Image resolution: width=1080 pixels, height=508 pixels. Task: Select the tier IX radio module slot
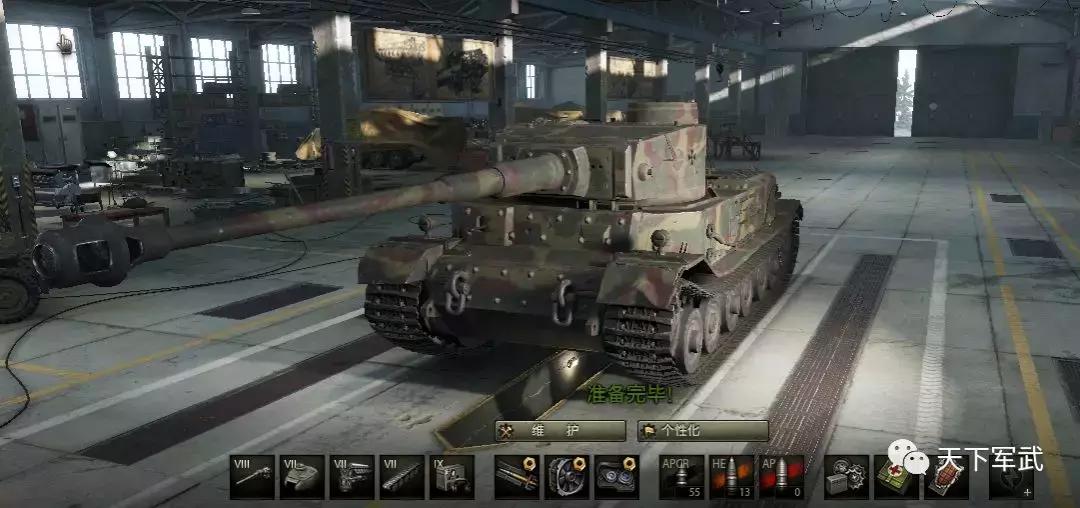tap(452, 477)
